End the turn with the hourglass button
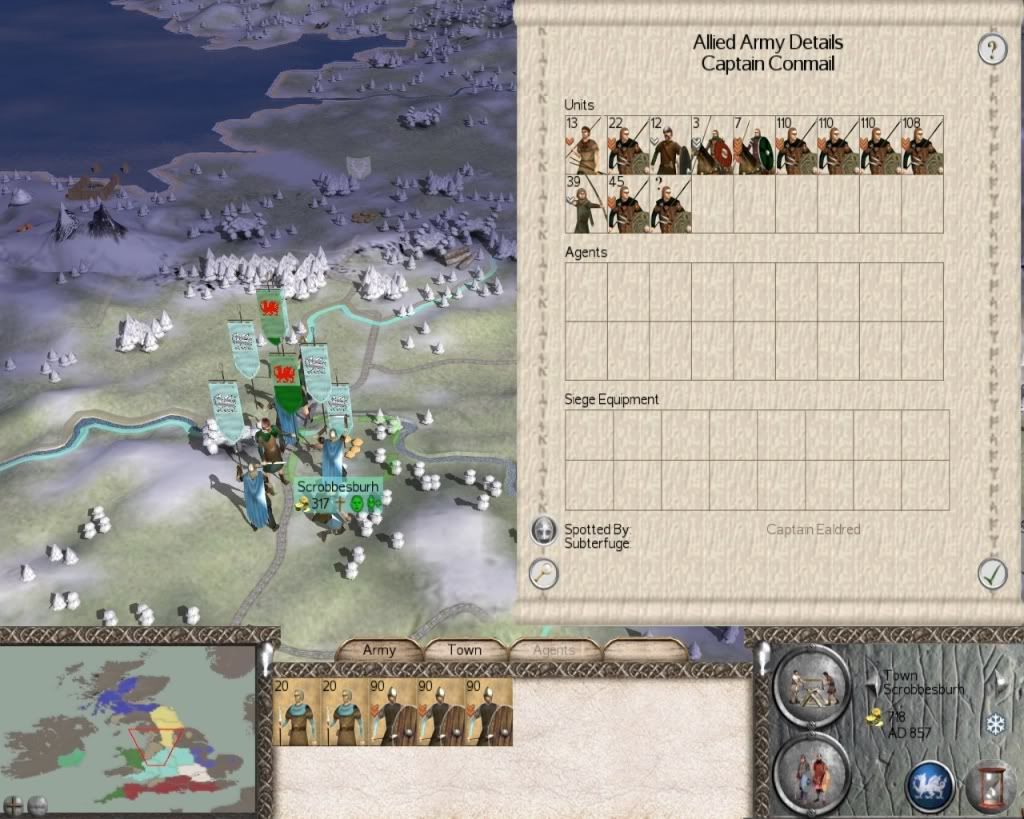Viewport: 1024px width, 819px height. click(989, 785)
